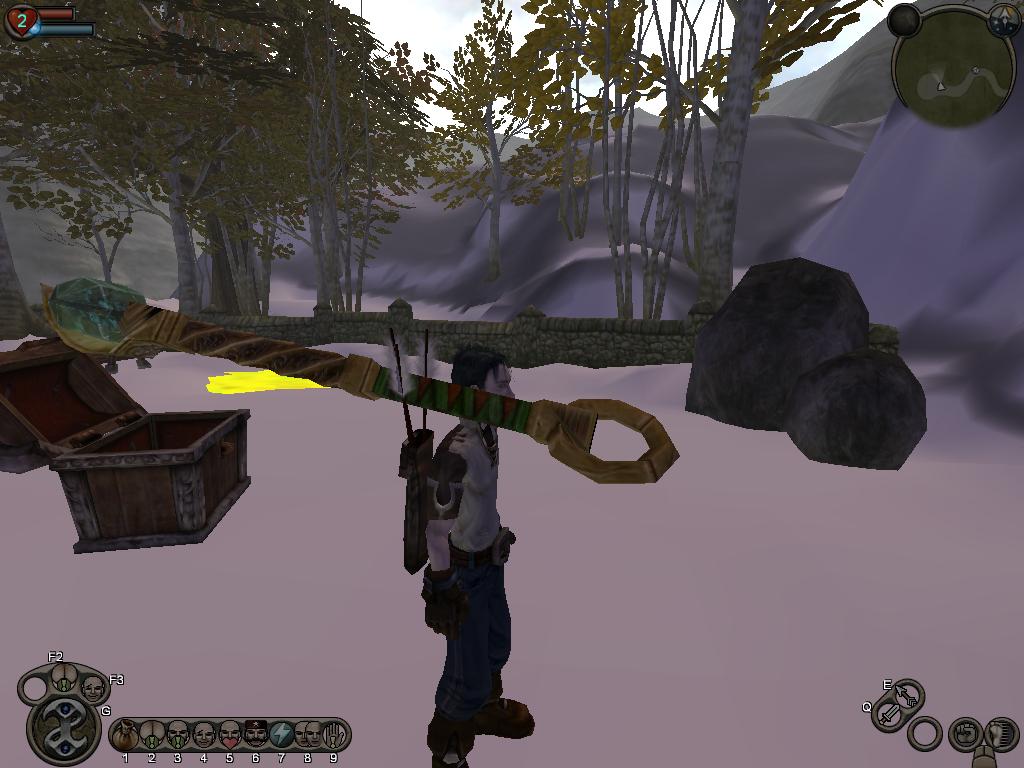The image size is (1024, 768).
Task: Equip the sword melee weapon
Action: (888, 715)
